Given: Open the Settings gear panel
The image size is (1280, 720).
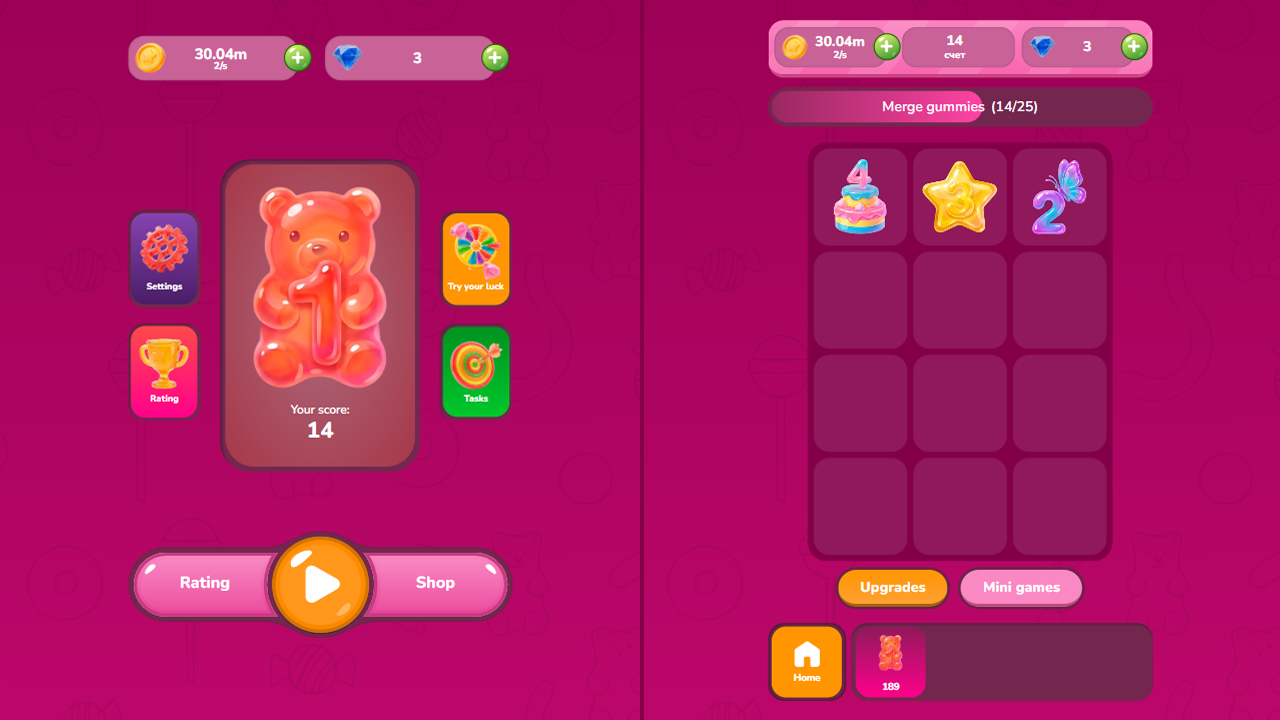Looking at the screenshot, I should tap(164, 259).
